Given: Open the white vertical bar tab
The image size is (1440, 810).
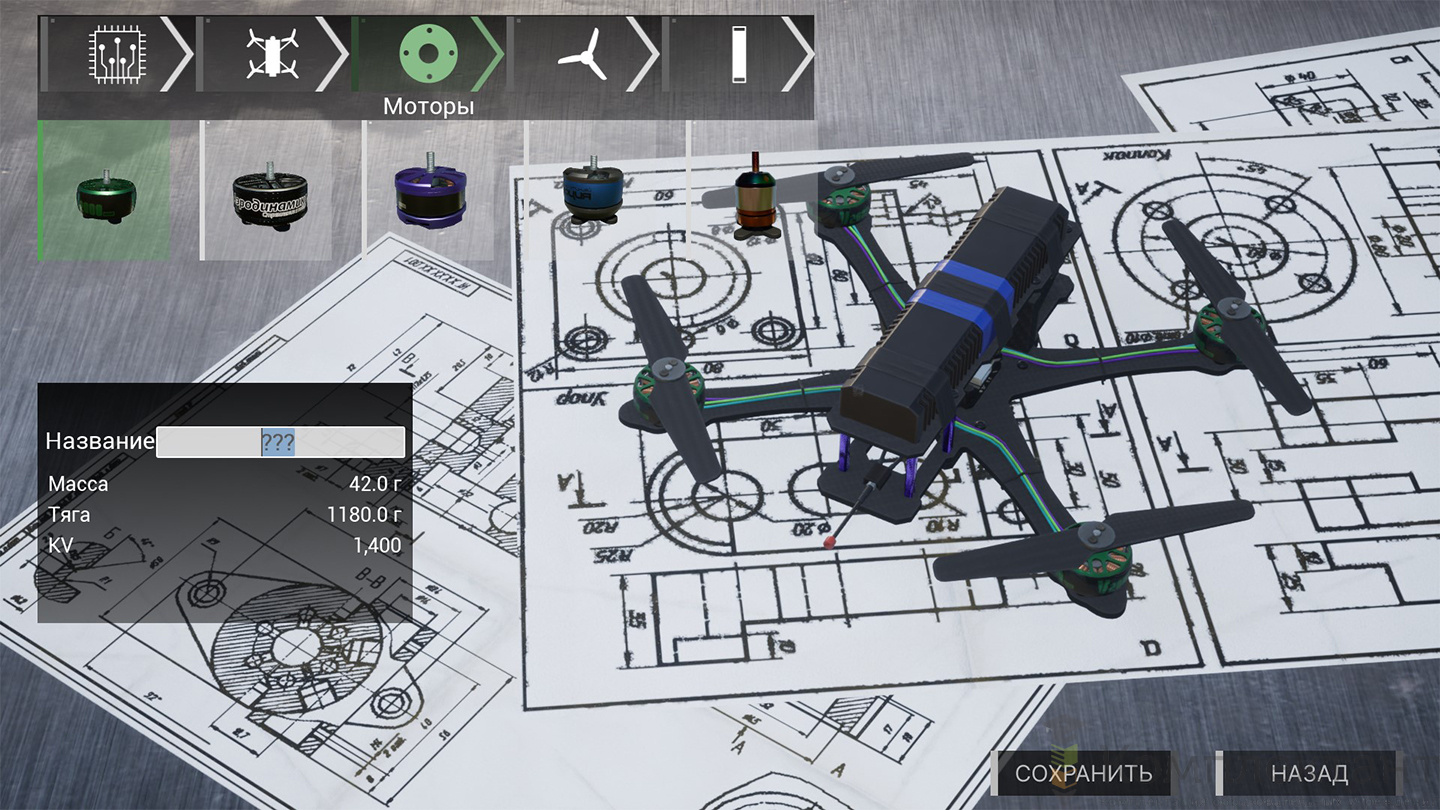Looking at the screenshot, I should click(738, 54).
